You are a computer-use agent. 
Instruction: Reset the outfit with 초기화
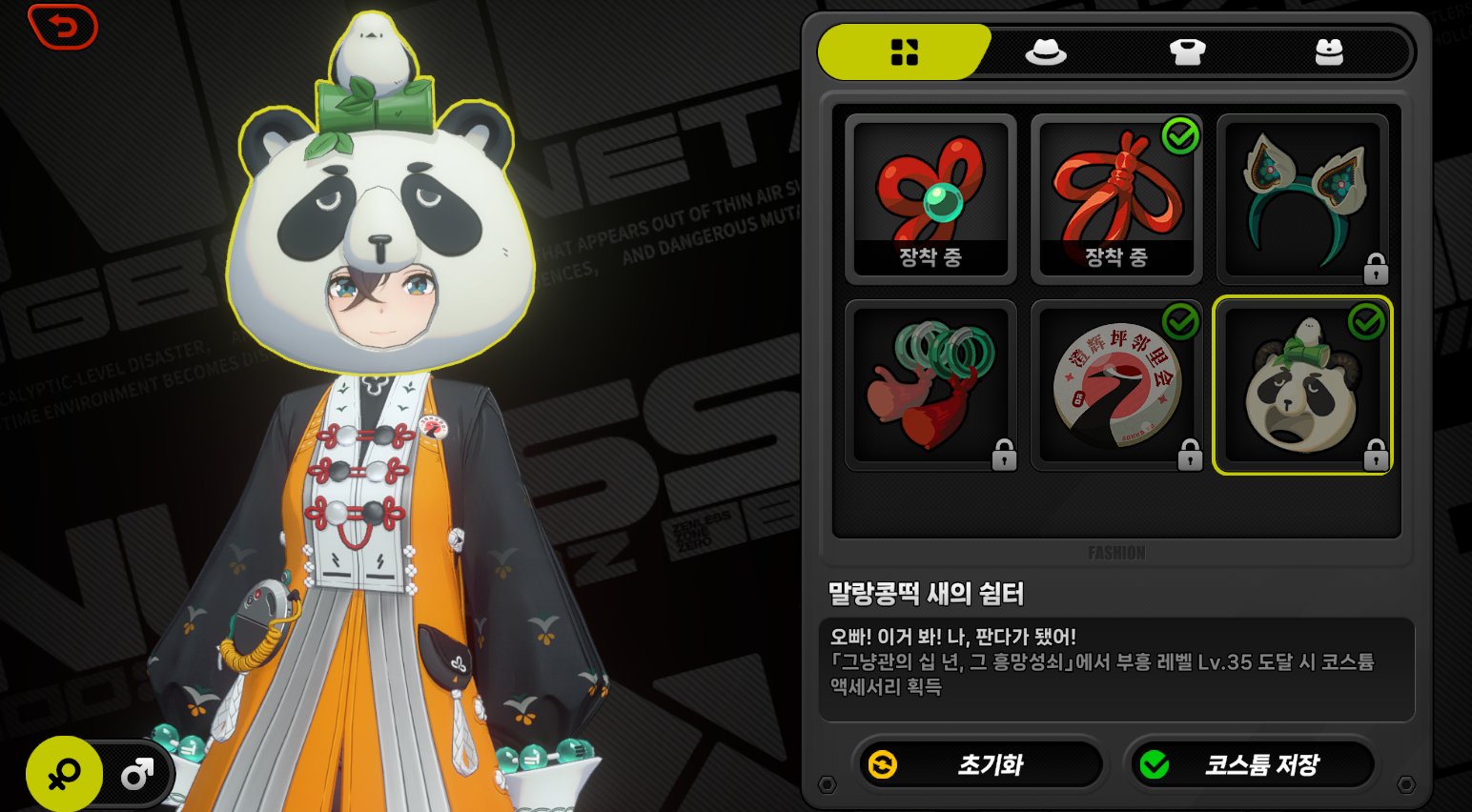[980, 764]
